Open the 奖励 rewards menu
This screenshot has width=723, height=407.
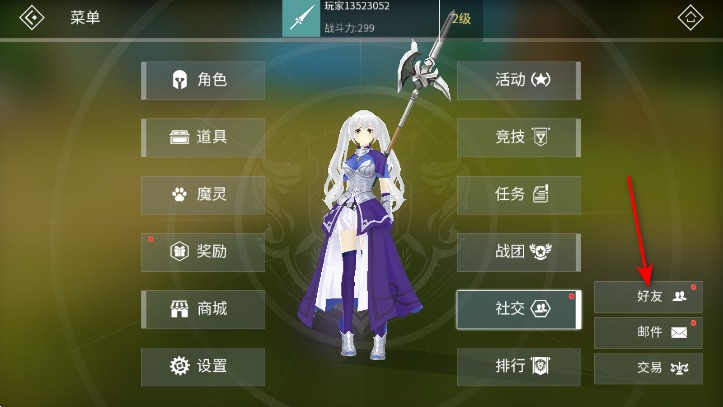pos(203,252)
